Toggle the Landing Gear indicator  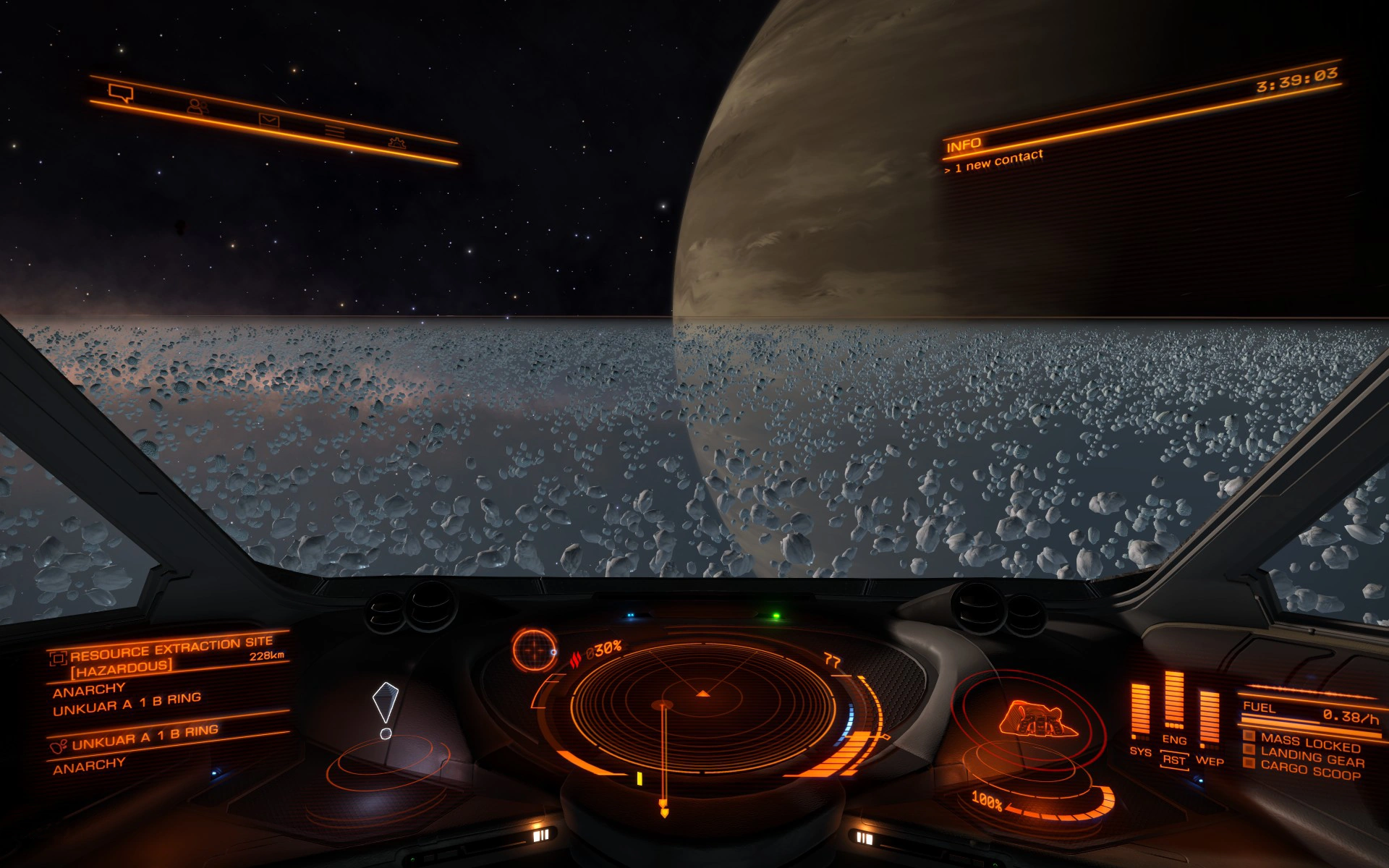1311,757
